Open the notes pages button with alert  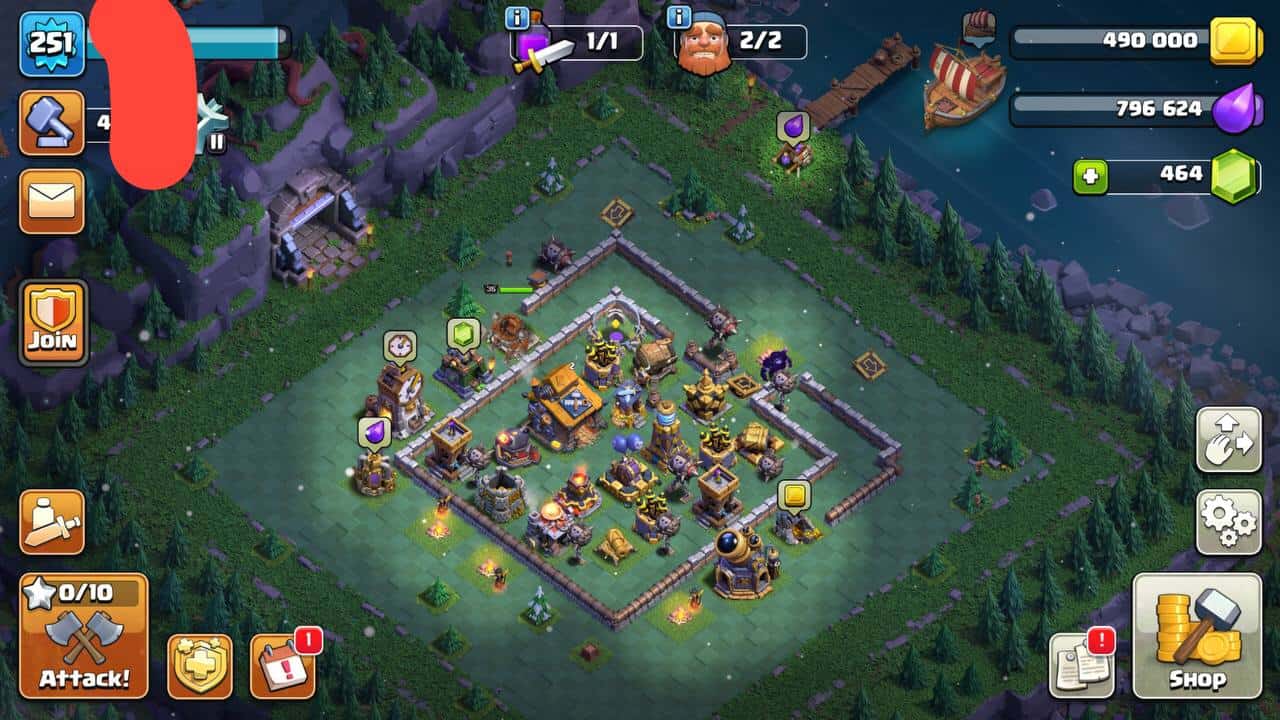pyautogui.click(x=1082, y=666)
